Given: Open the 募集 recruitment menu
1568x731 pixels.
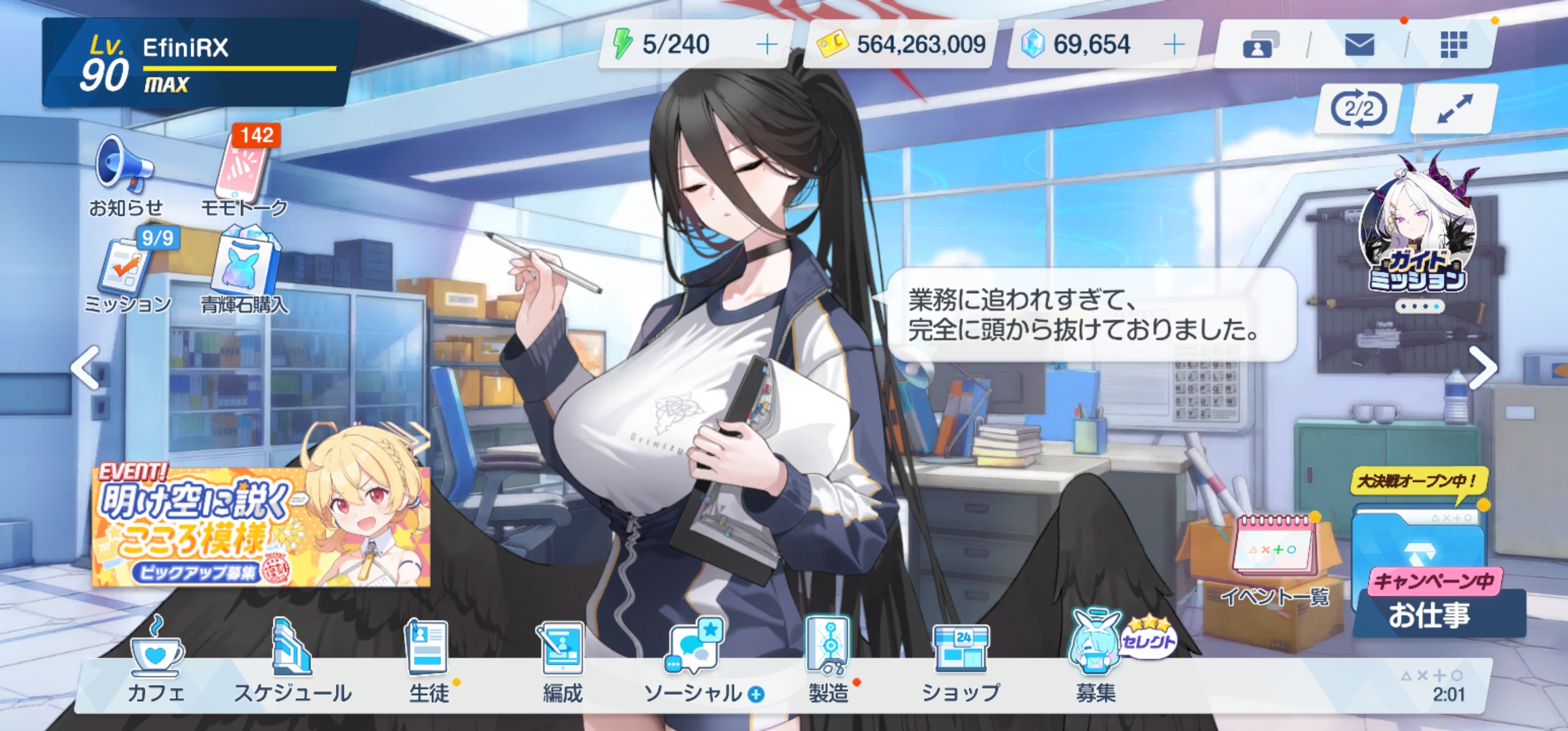Looking at the screenshot, I should (1095, 660).
